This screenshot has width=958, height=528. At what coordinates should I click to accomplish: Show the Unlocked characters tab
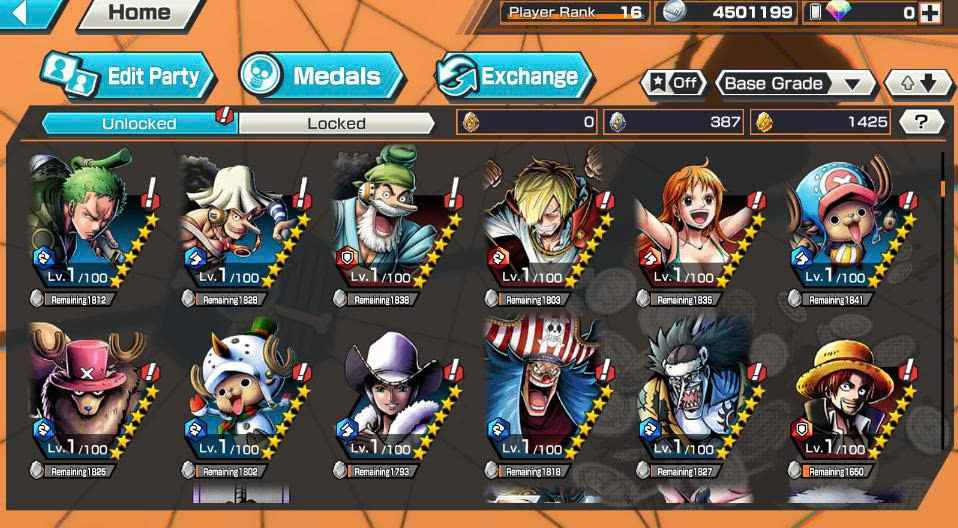[139, 123]
